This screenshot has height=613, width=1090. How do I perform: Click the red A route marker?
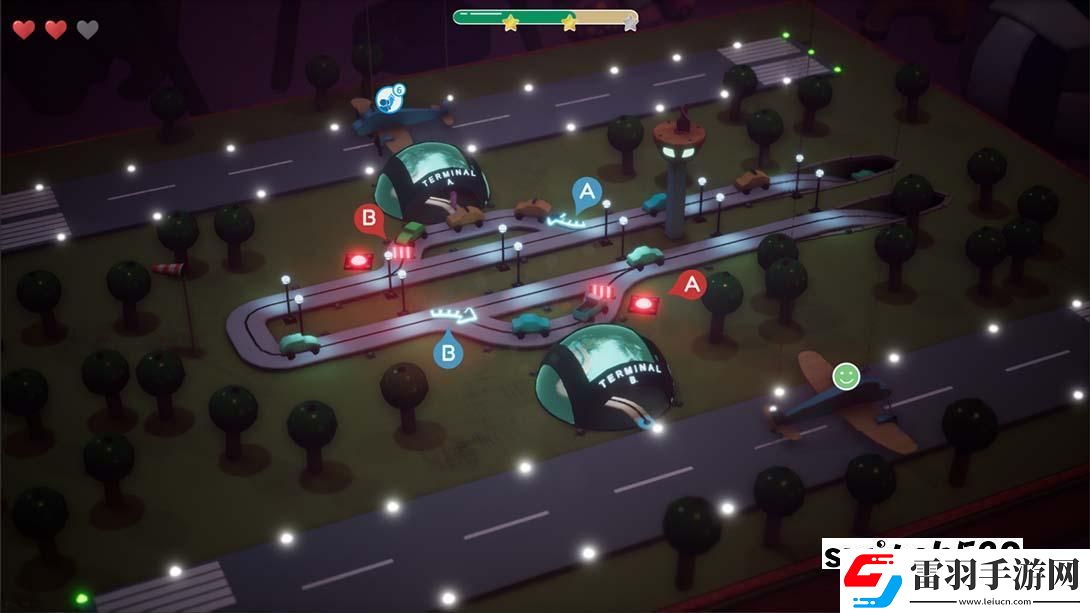[691, 285]
